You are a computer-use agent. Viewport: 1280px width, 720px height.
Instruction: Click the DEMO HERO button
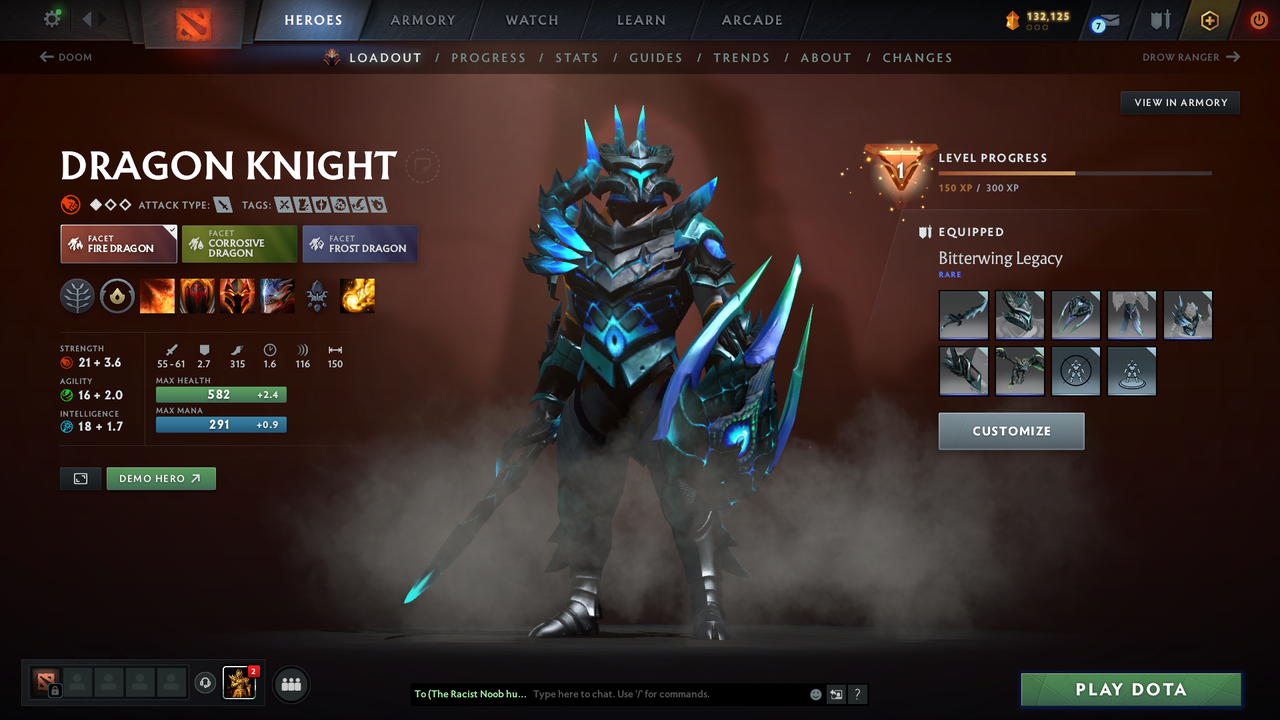pos(161,478)
